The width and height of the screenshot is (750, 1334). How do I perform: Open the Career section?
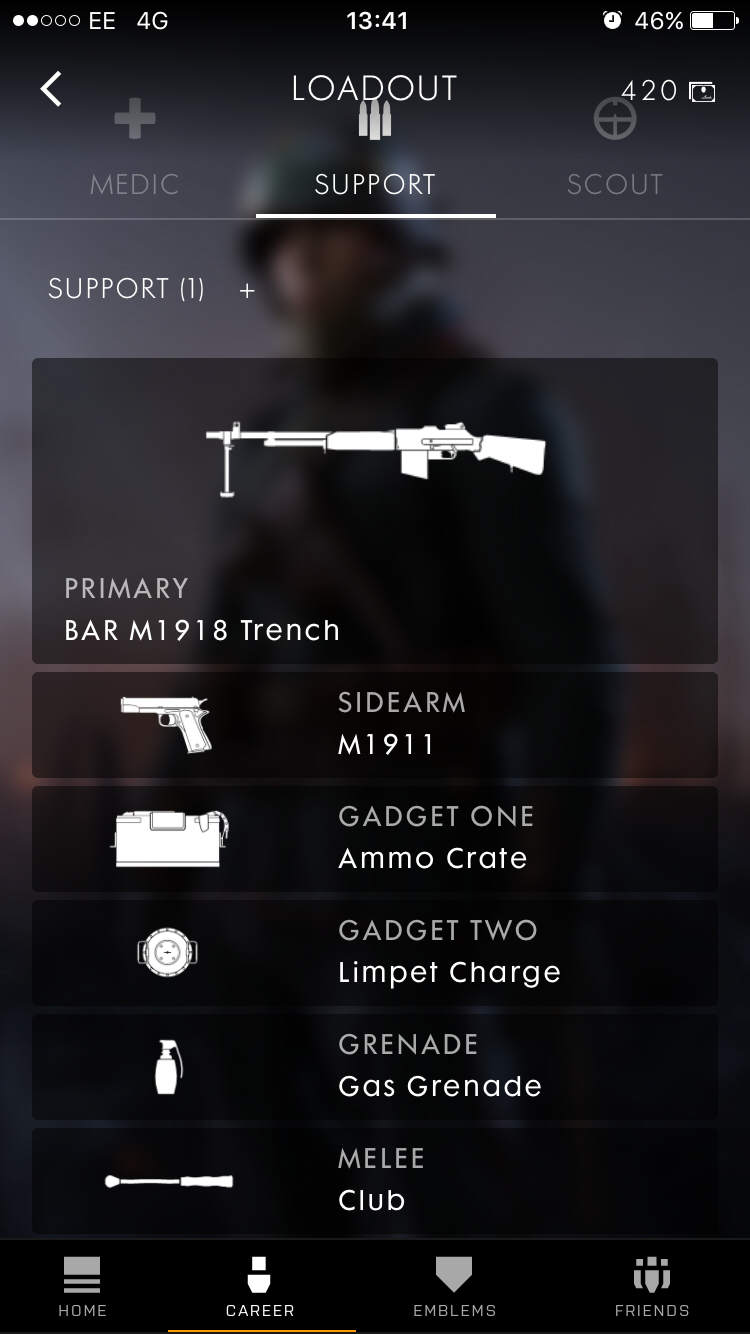[260, 1287]
